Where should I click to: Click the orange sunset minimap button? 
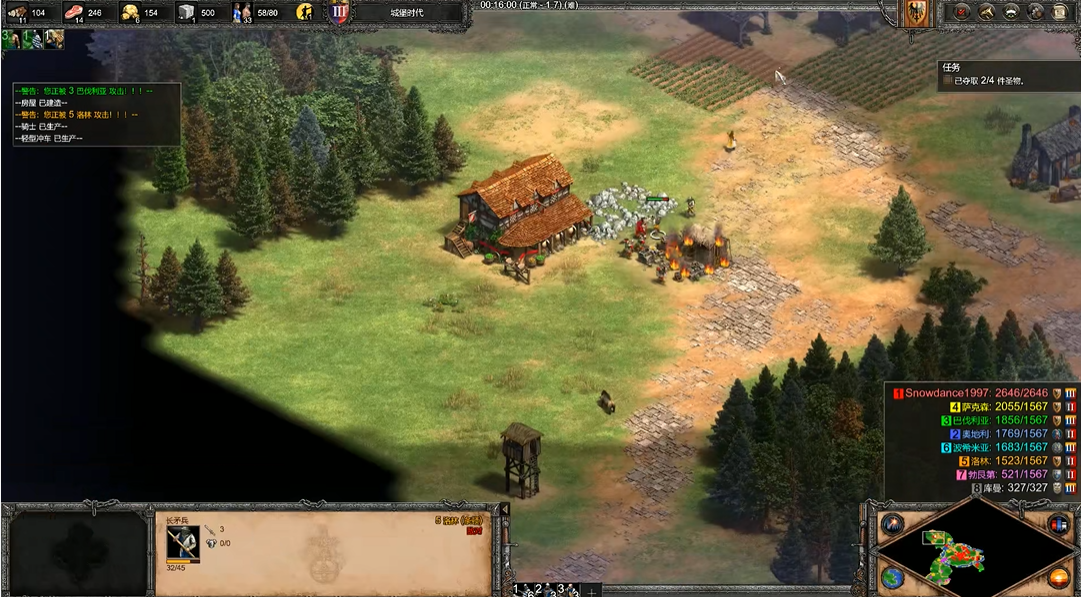pyautogui.click(x=1058, y=577)
